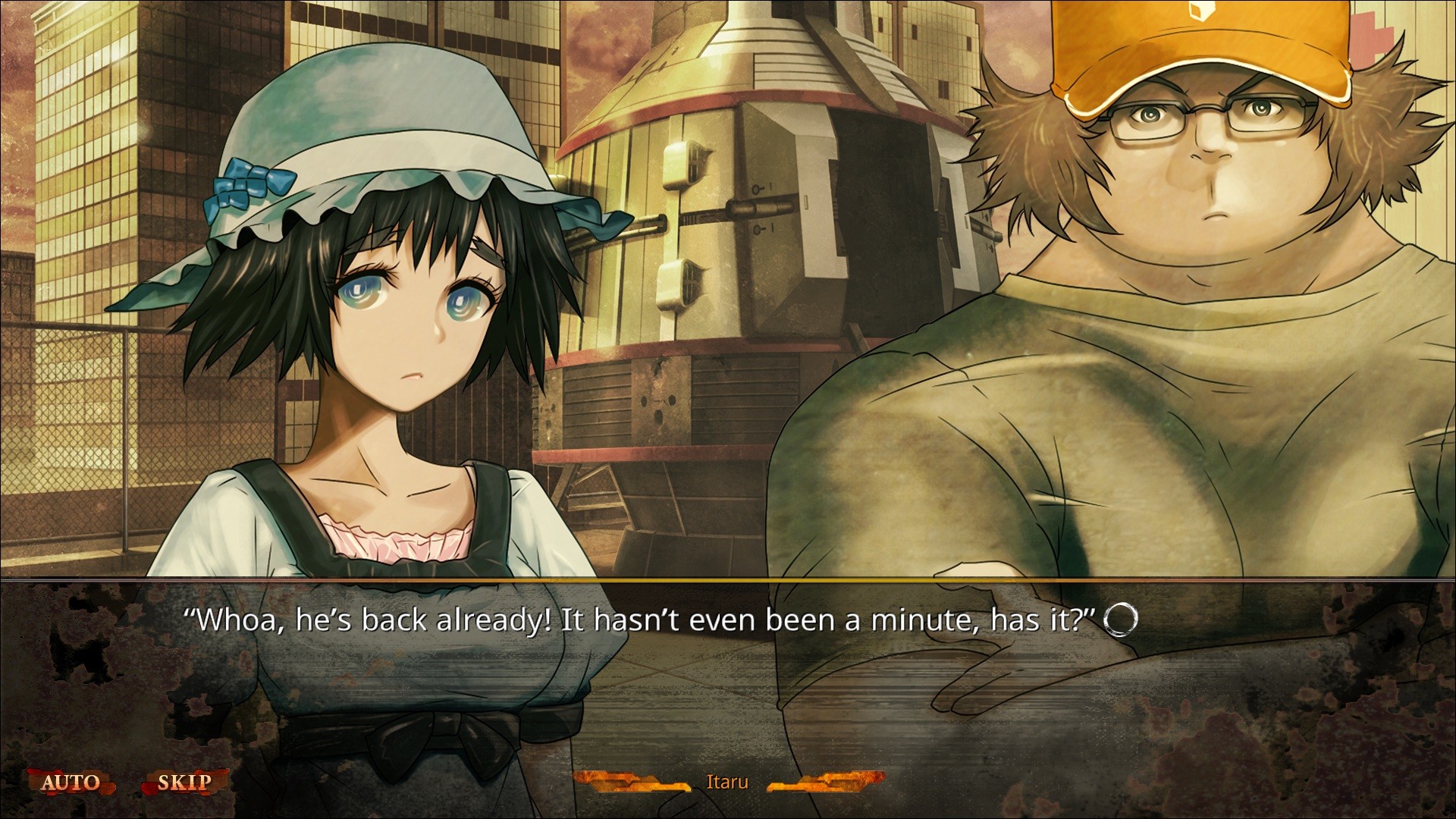Toggle the AUTO text advance mode
Image resolution: width=1456 pixels, height=819 pixels.
(70, 783)
